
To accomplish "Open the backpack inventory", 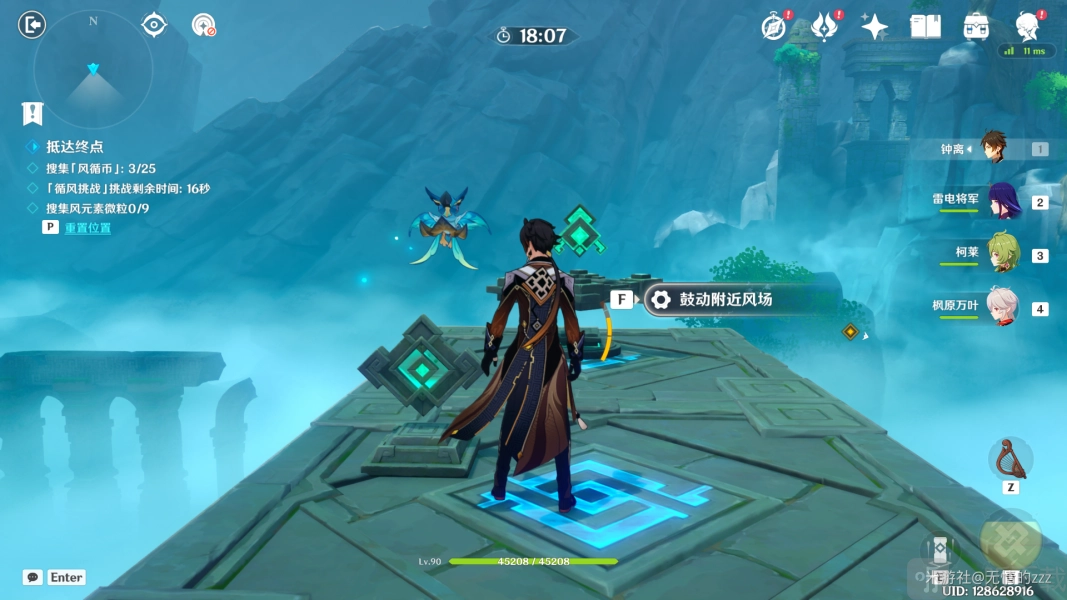I will click(976, 27).
